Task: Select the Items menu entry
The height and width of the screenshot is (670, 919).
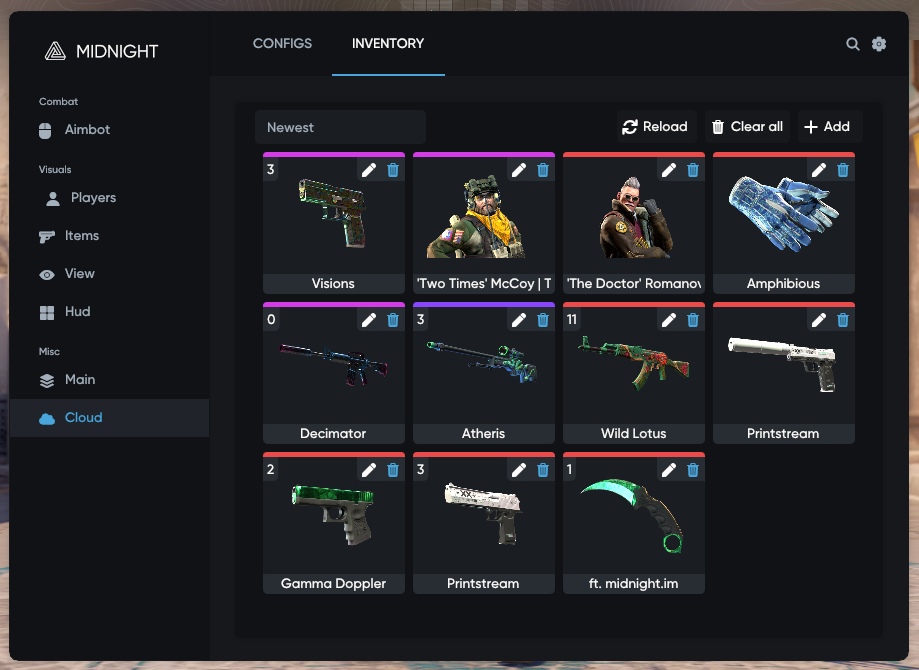Action: tap(81, 236)
